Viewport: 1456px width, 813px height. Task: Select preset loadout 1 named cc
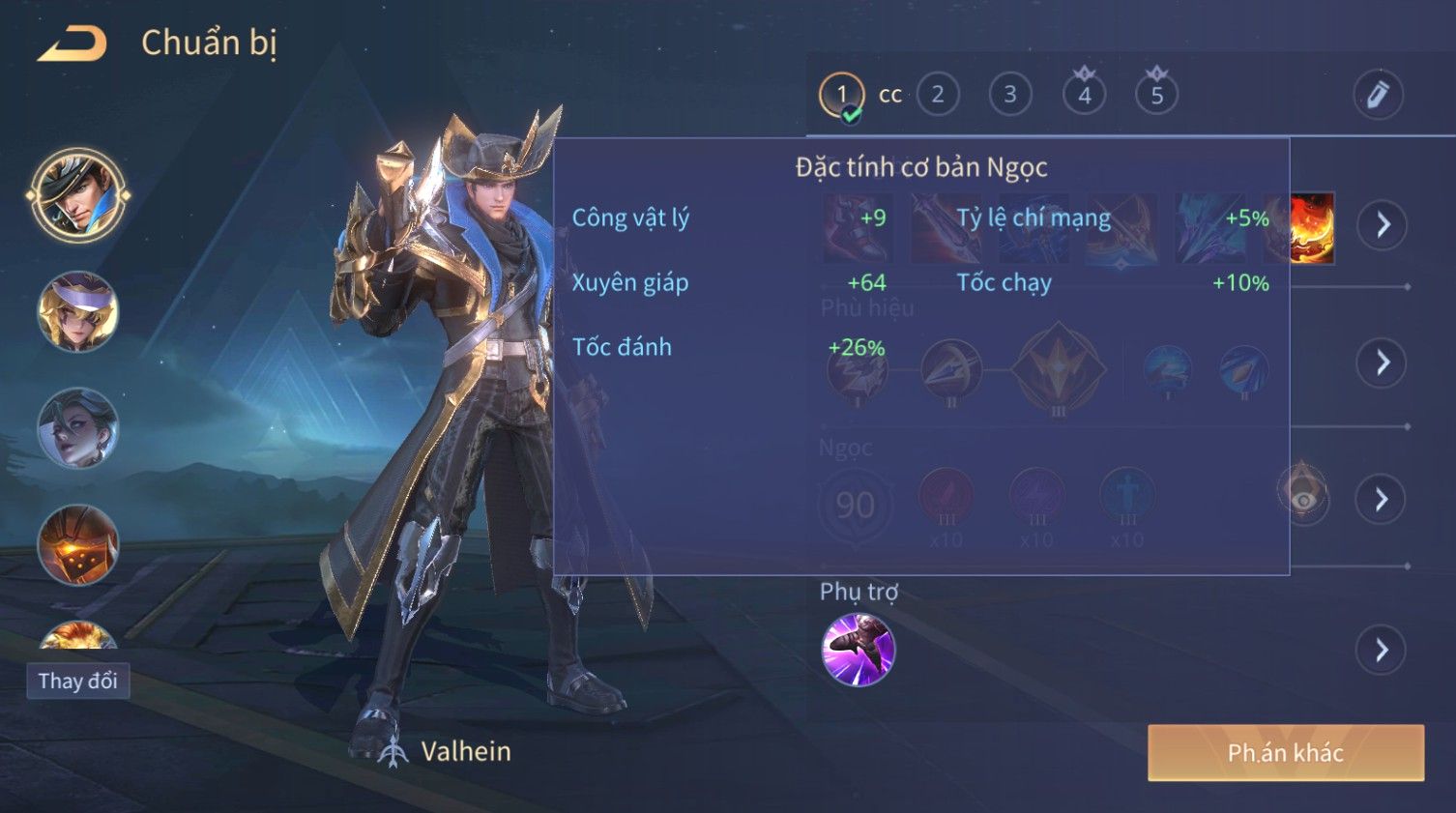pos(842,96)
